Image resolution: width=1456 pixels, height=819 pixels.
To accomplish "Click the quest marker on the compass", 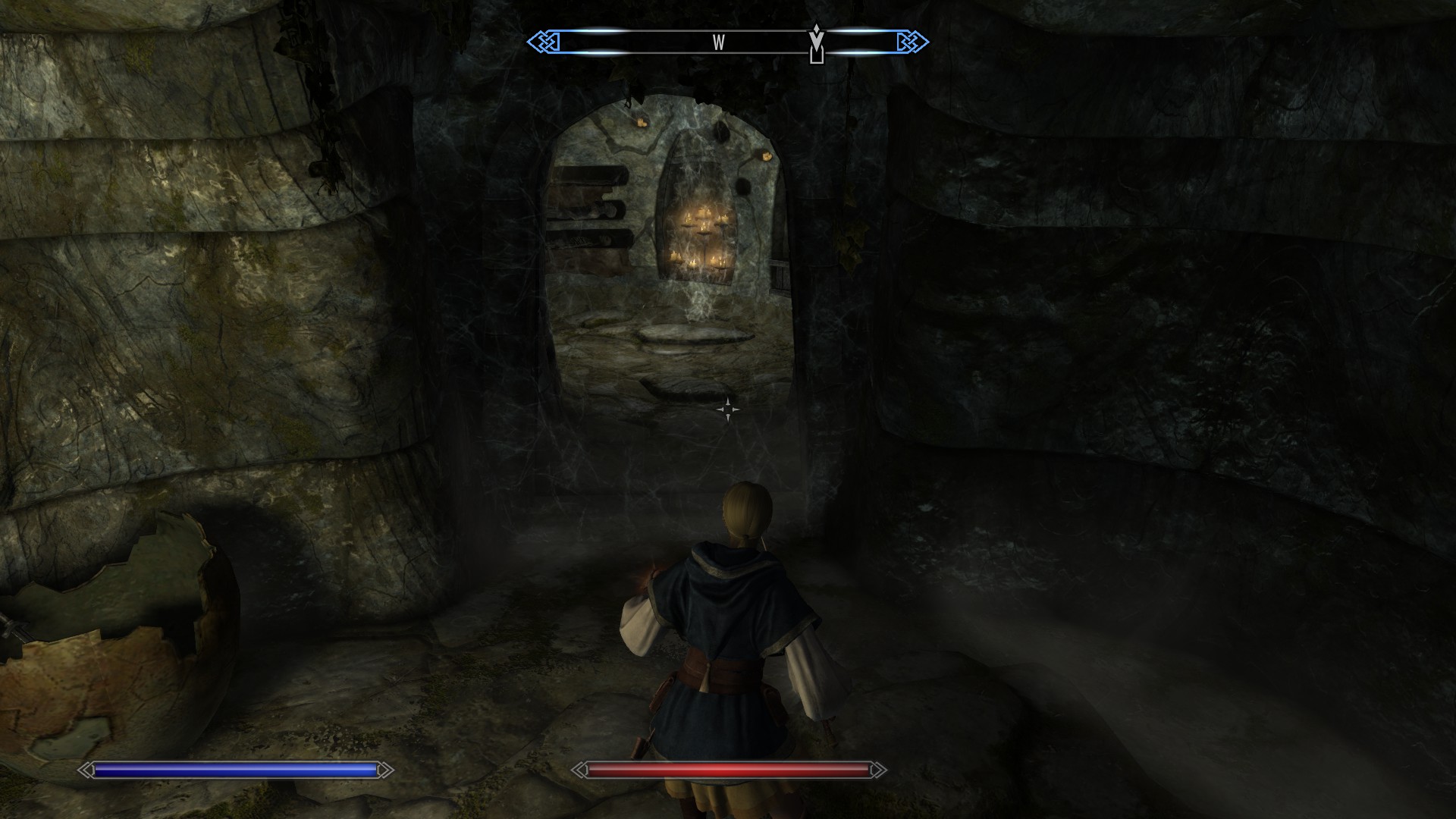I will point(816,43).
